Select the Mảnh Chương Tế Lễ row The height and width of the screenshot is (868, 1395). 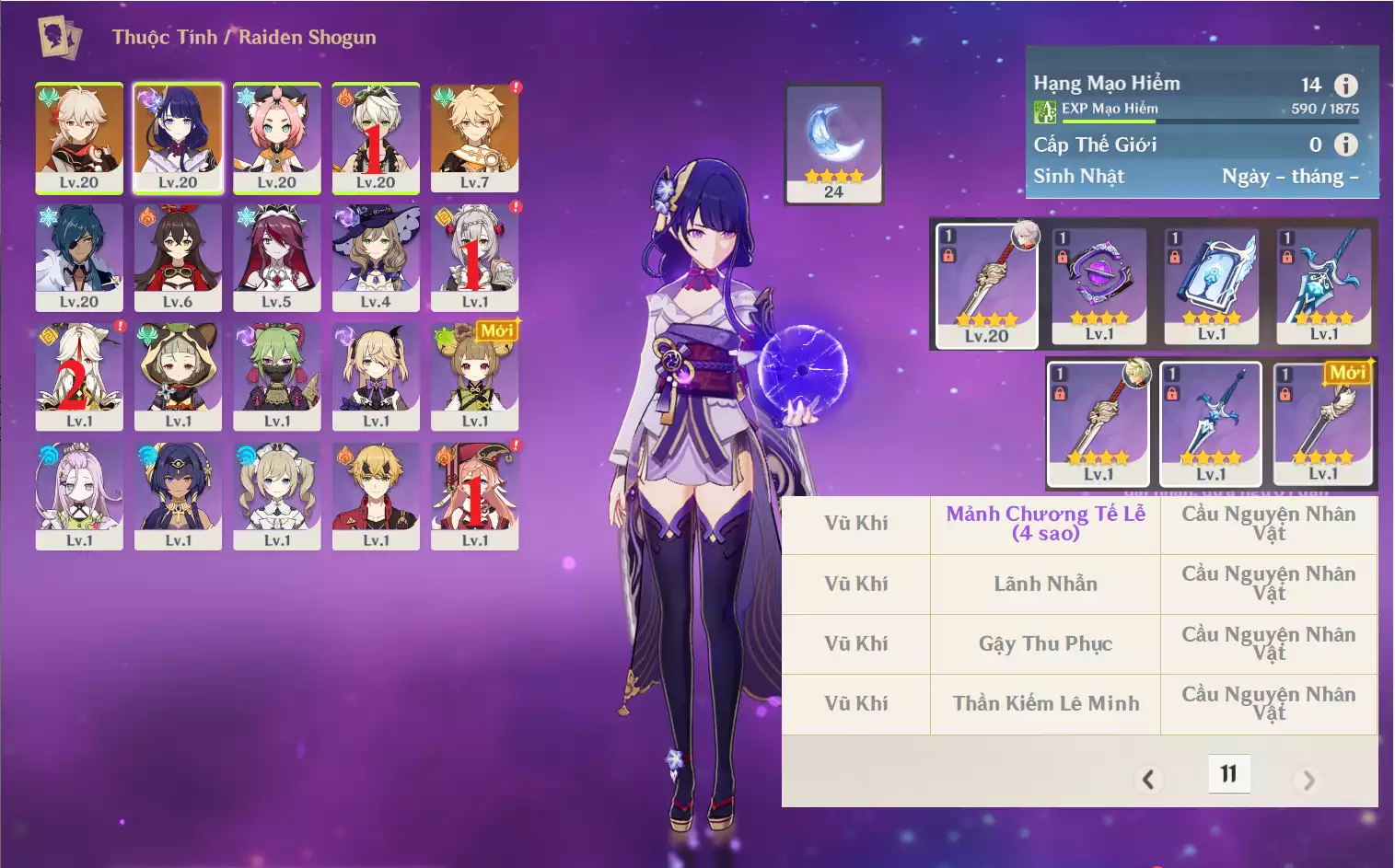tap(1045, 524)
